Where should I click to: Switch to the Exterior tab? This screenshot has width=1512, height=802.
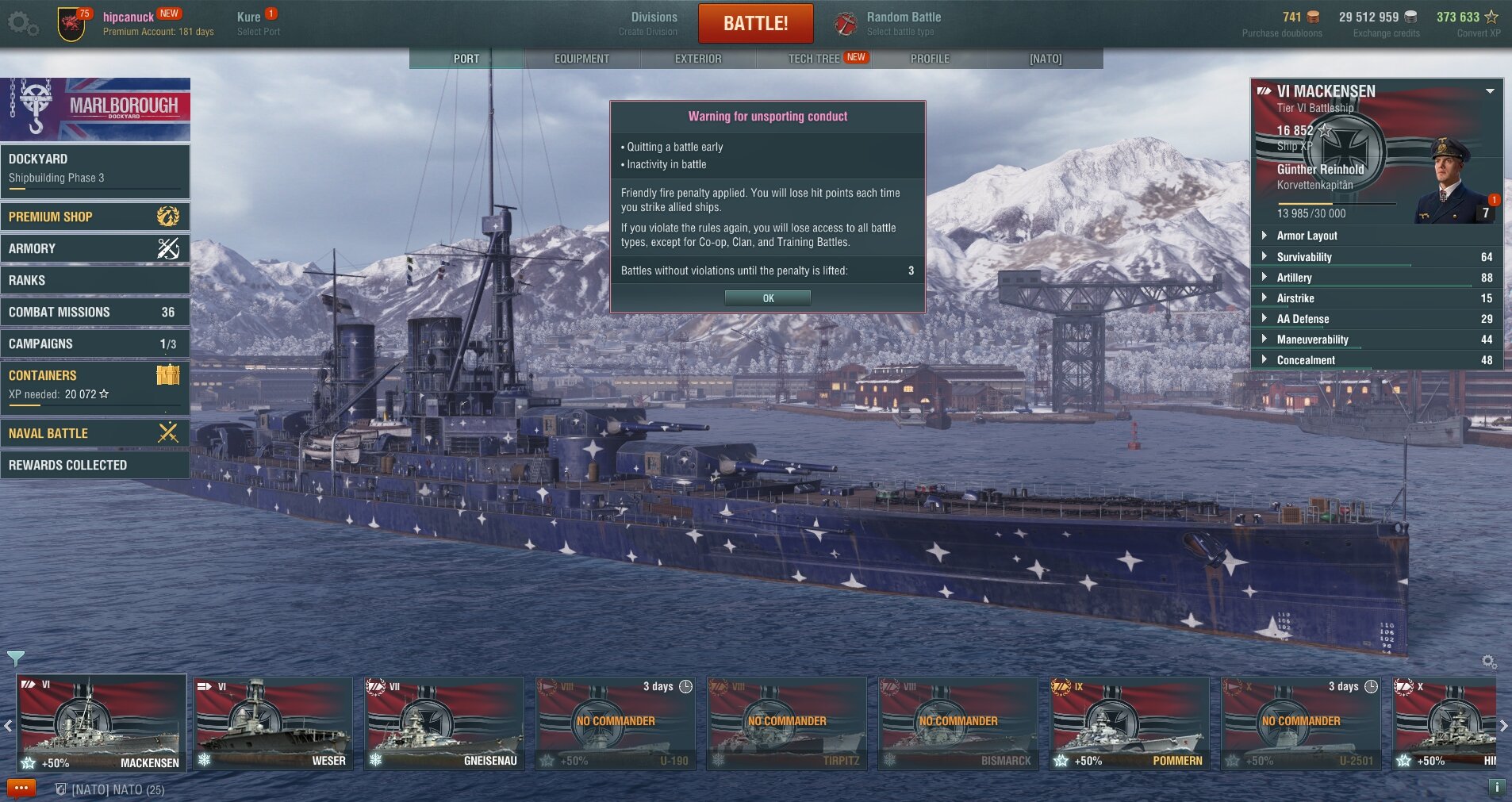click(698, 59)
